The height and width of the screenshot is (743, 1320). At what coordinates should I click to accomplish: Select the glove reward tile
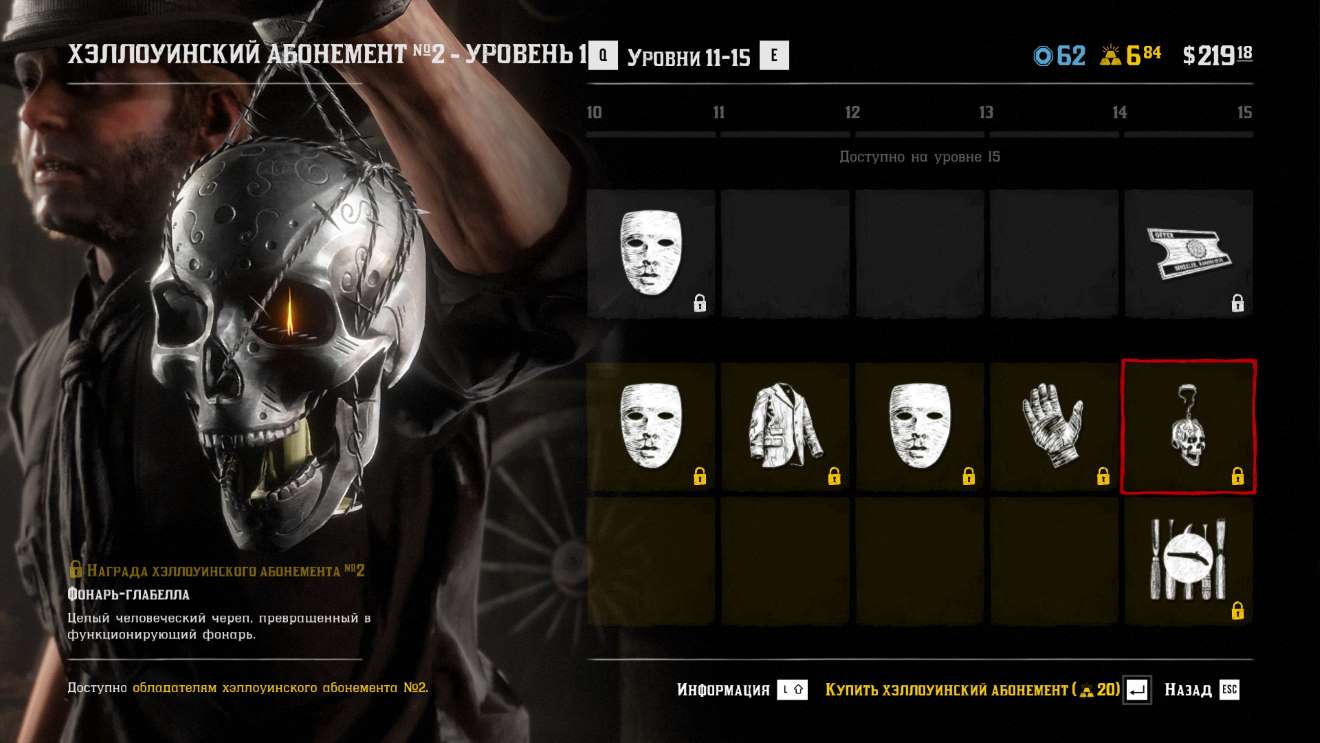point(1054,427)
